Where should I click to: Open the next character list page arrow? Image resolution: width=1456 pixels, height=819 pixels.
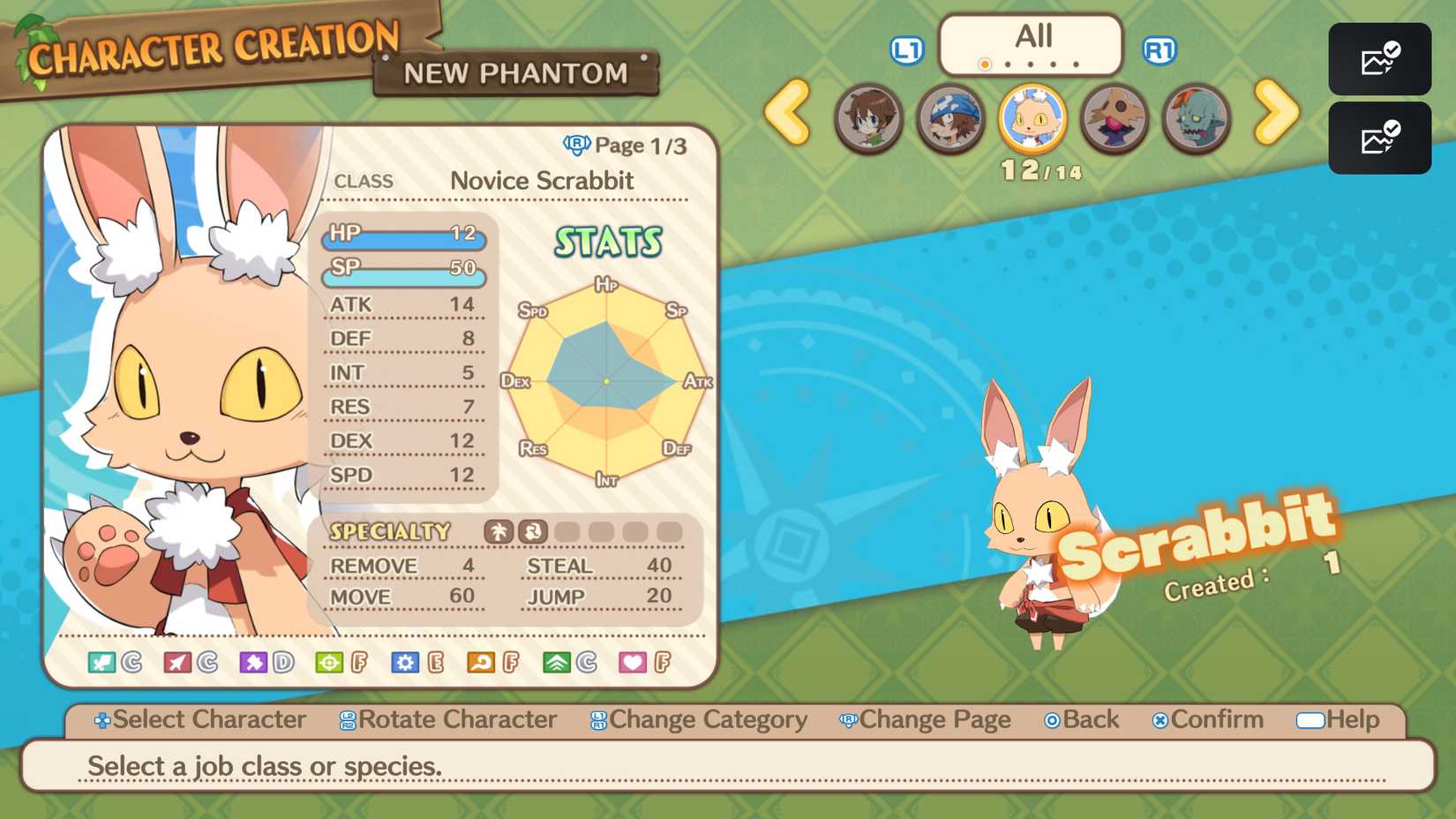(1277, 116)
